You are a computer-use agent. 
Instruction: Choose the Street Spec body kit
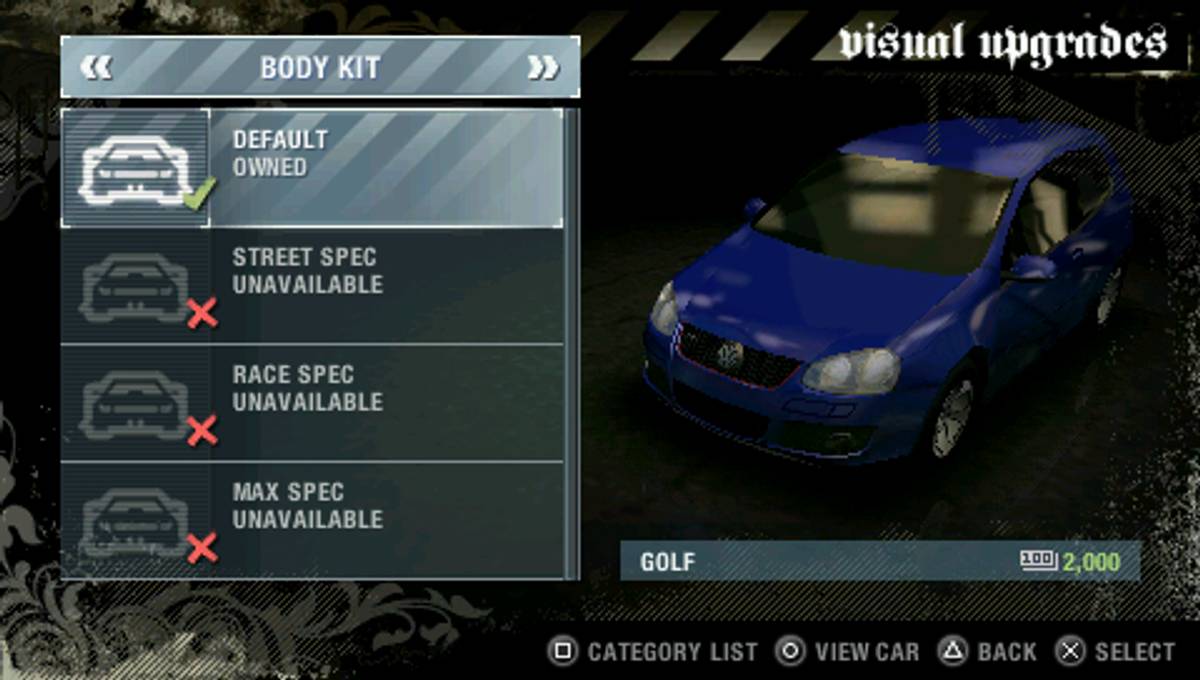(312, 286)
